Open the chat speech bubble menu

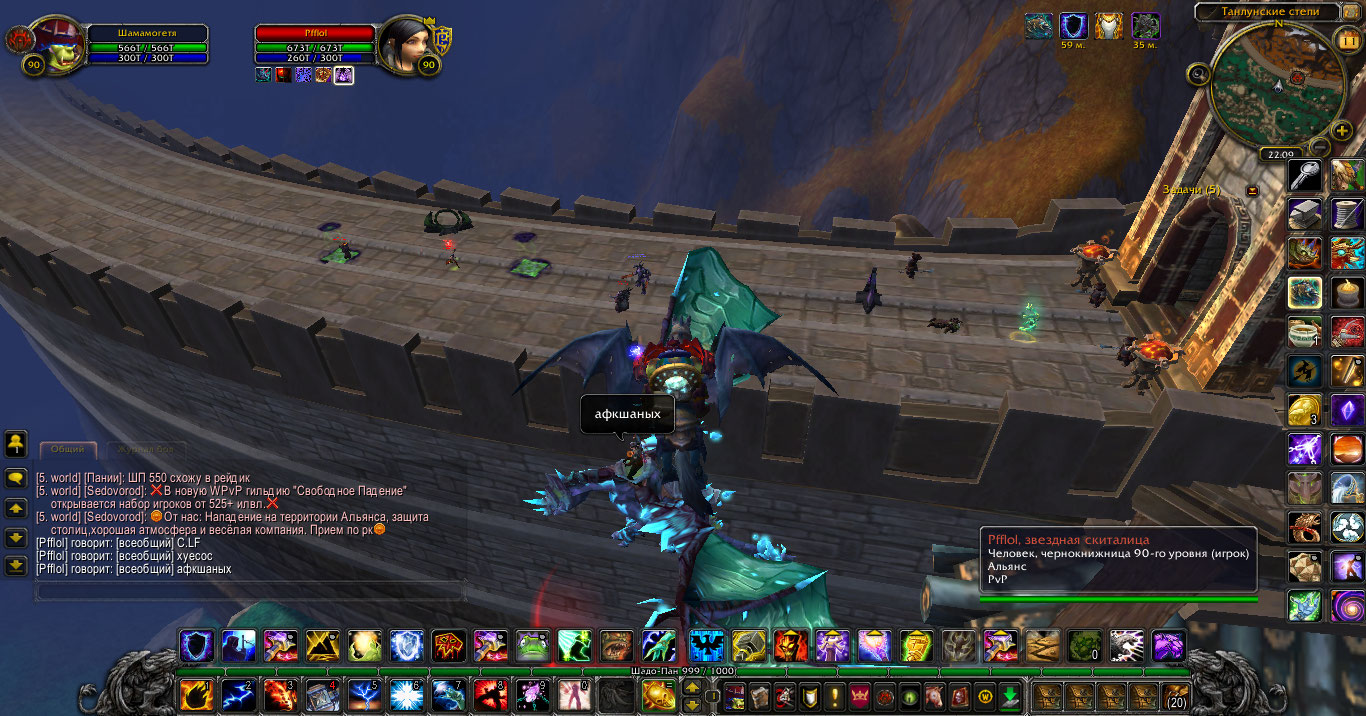coord(16,479)
